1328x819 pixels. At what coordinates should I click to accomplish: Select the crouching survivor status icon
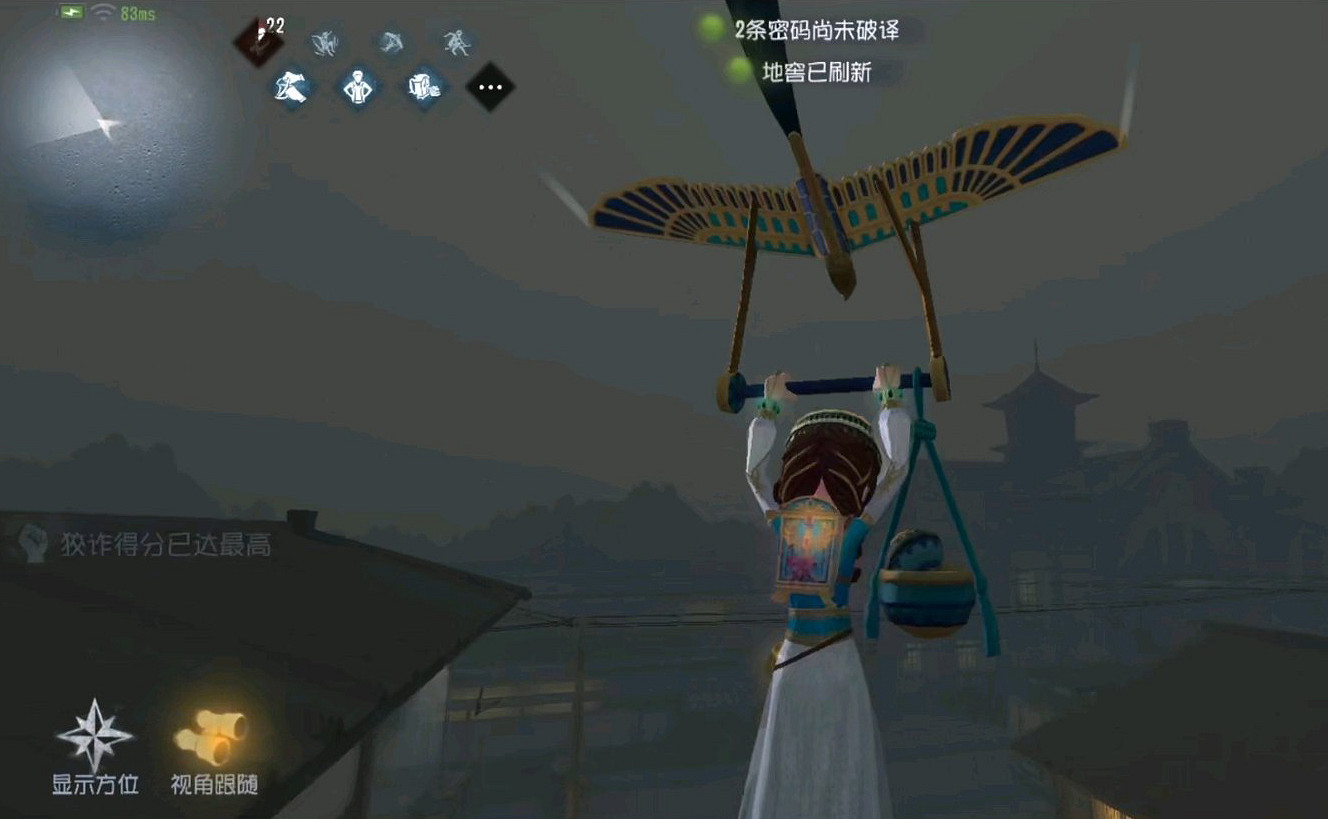(389, 44)
